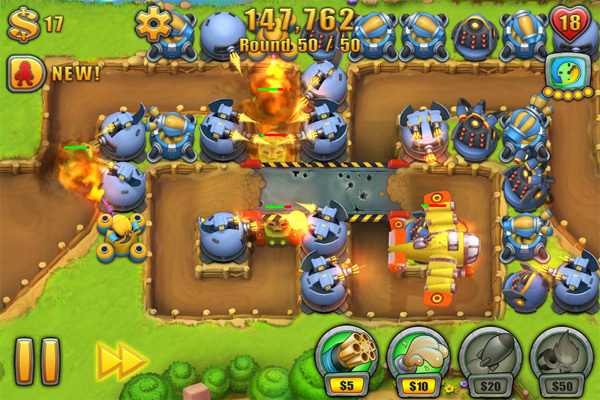600x400 pixels.
Task: Open the settings gear menu
Action: tap(153, 22)
